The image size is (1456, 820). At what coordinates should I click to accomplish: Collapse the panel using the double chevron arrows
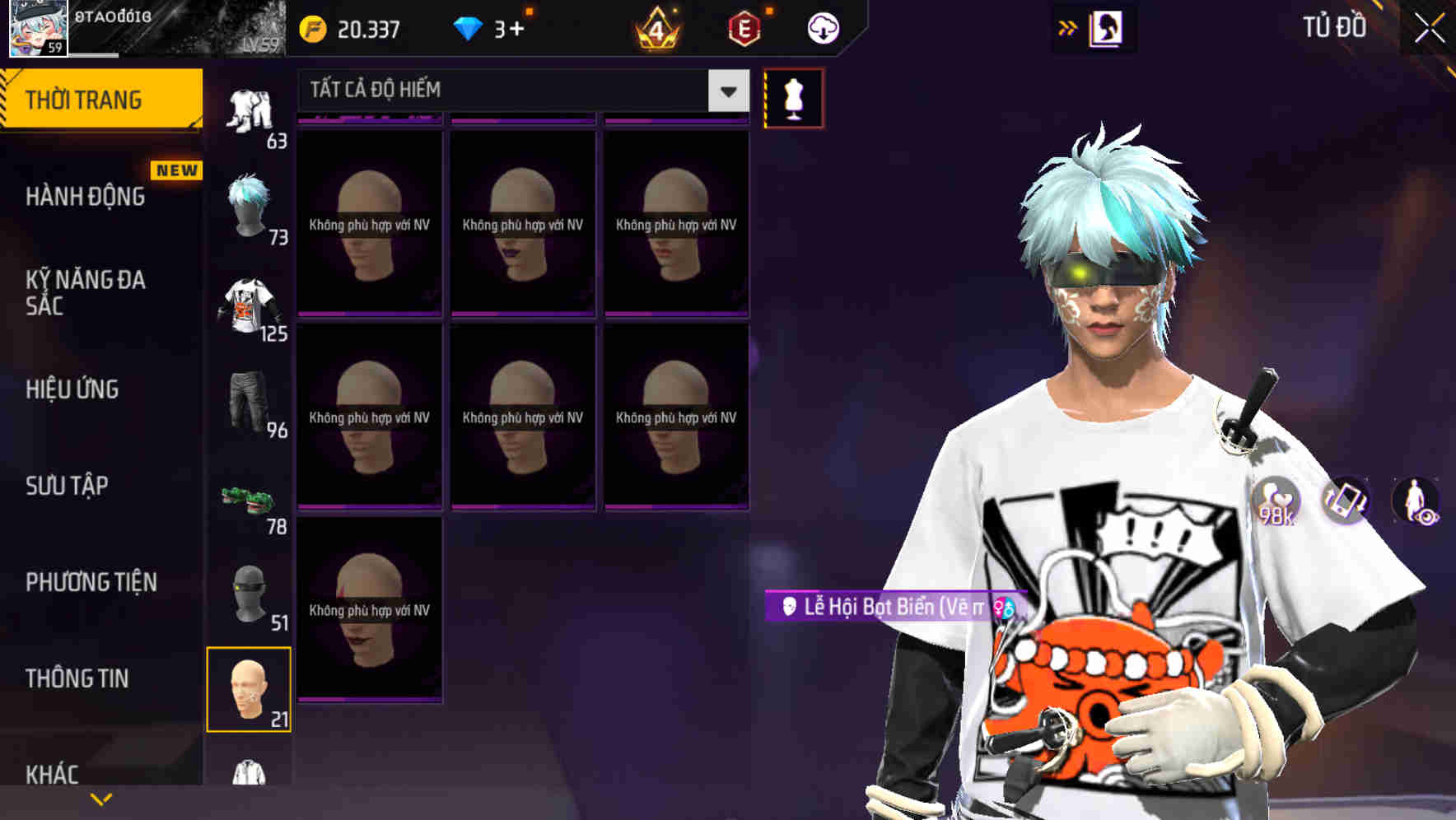coord(1066,26)
